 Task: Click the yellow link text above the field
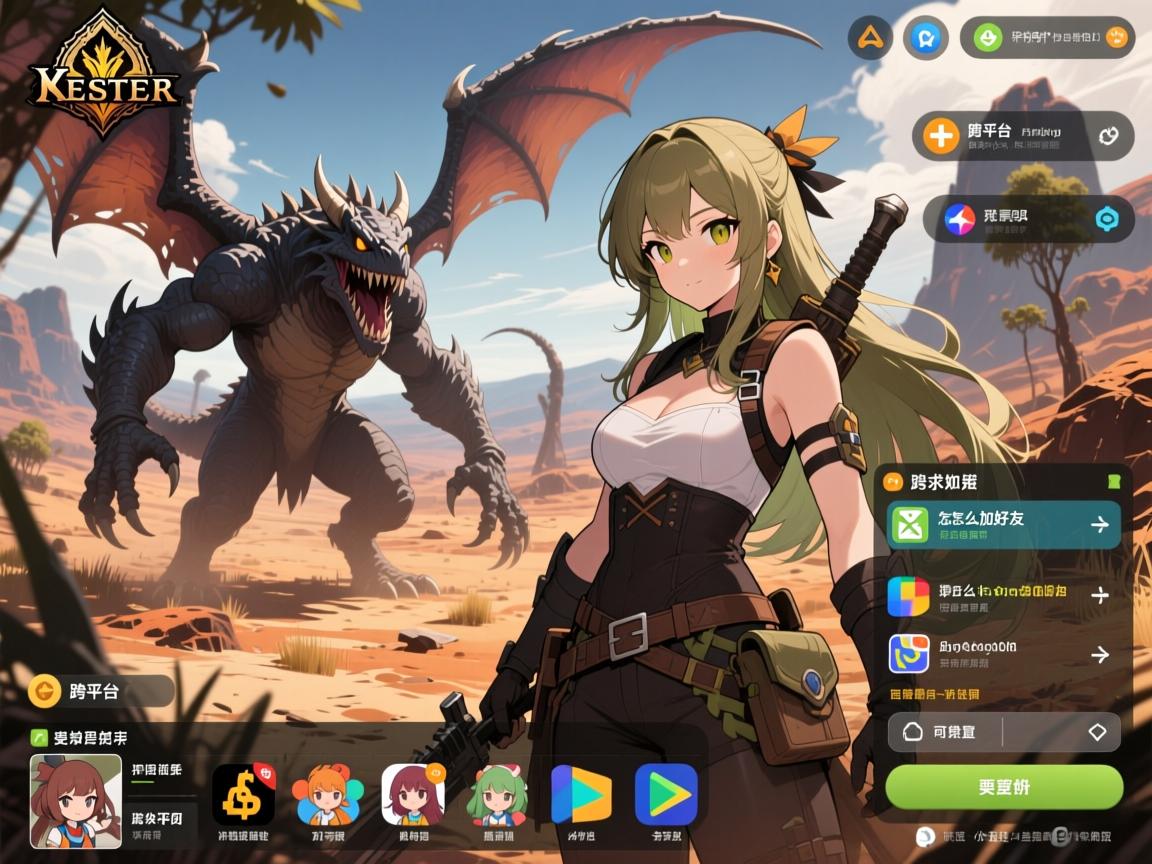[x=934, y=694]
